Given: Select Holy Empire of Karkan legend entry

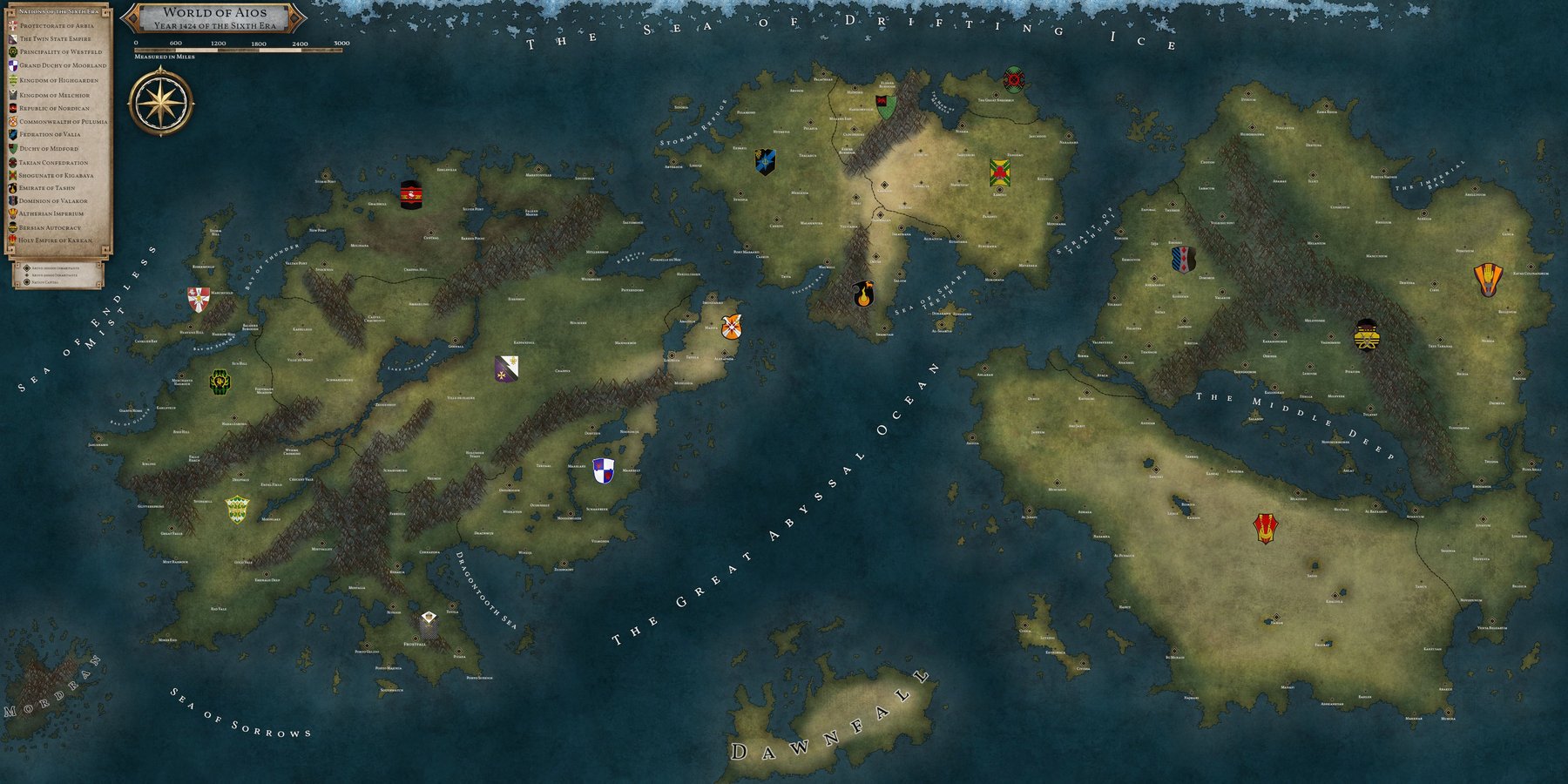Looking at the screenshot, I should click(x=56, y=240).
